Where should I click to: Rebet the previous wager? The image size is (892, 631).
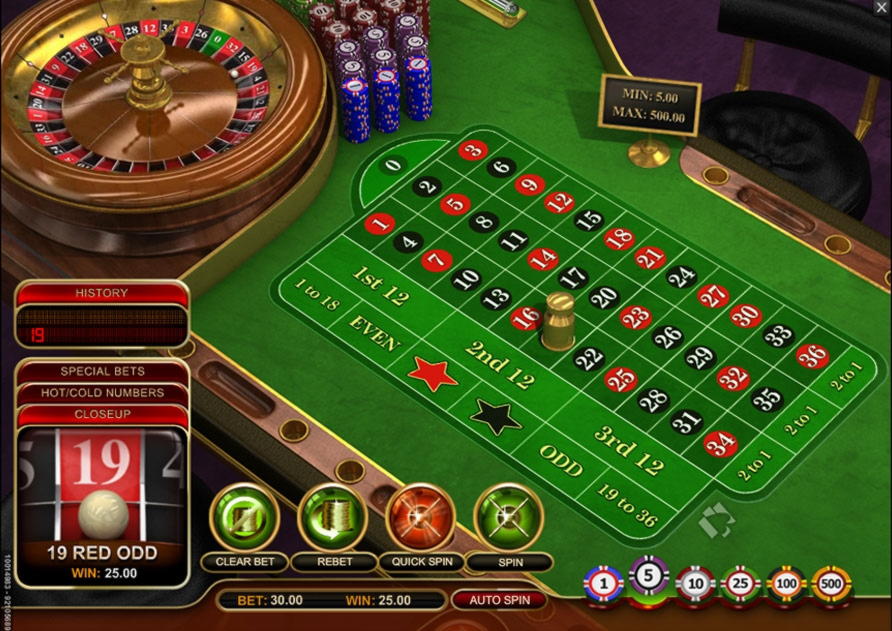click(333, 518)
